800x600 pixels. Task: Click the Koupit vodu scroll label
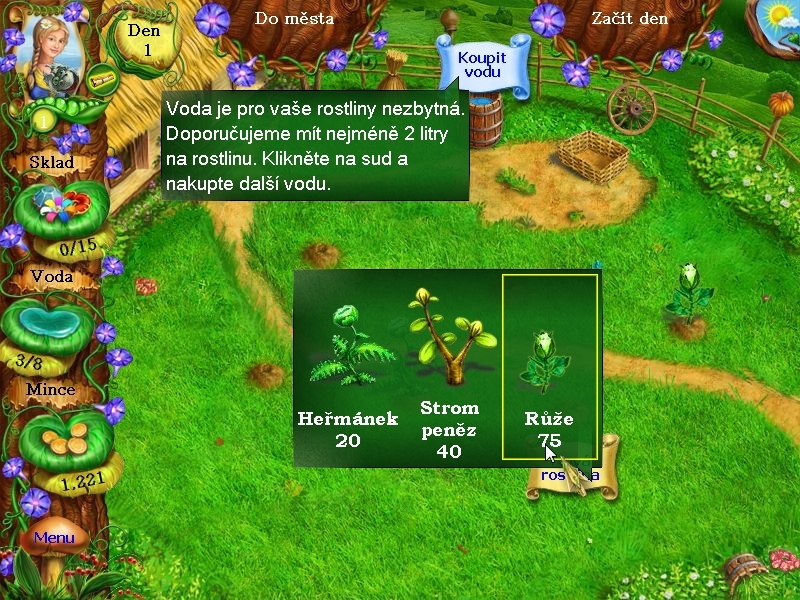pos(482,65)
